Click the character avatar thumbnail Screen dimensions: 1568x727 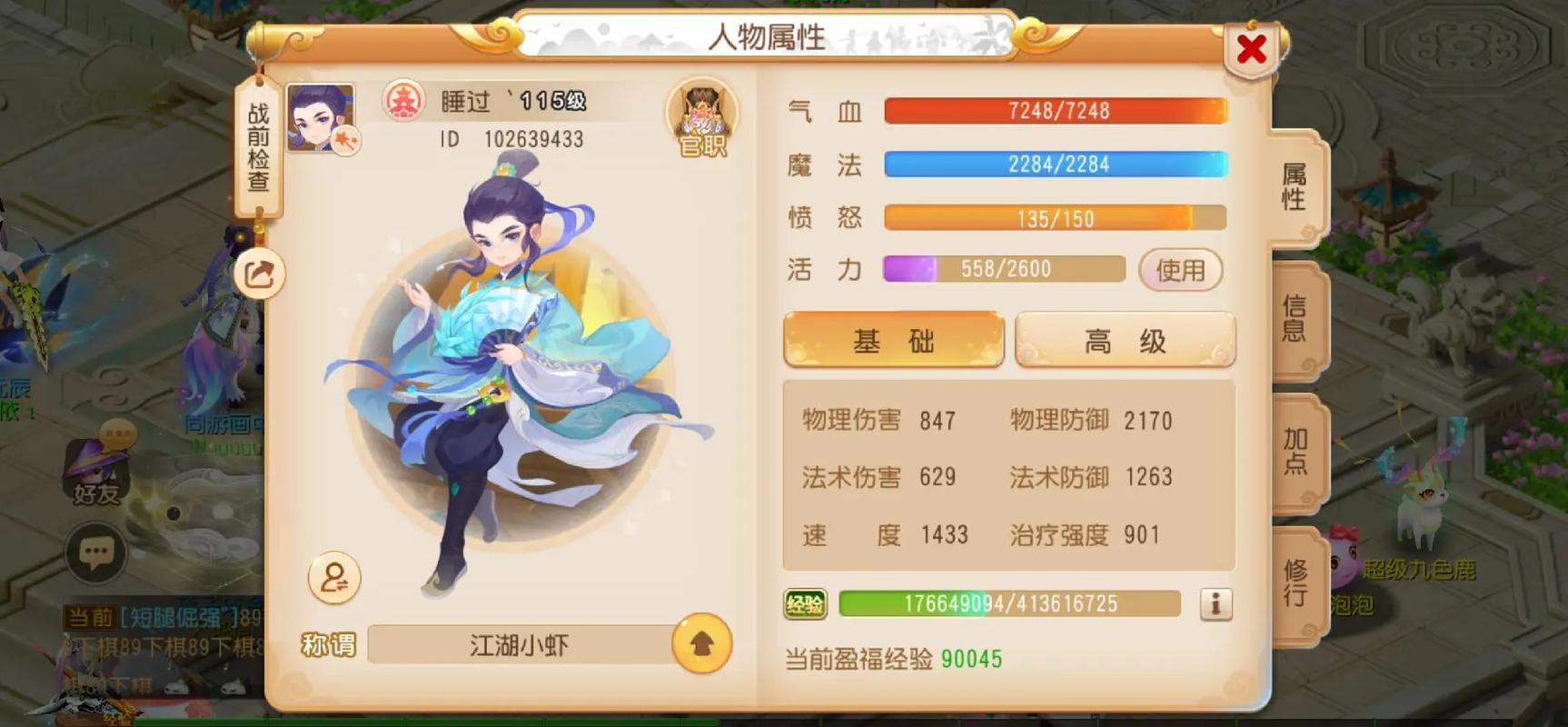[x=320, y=118]
